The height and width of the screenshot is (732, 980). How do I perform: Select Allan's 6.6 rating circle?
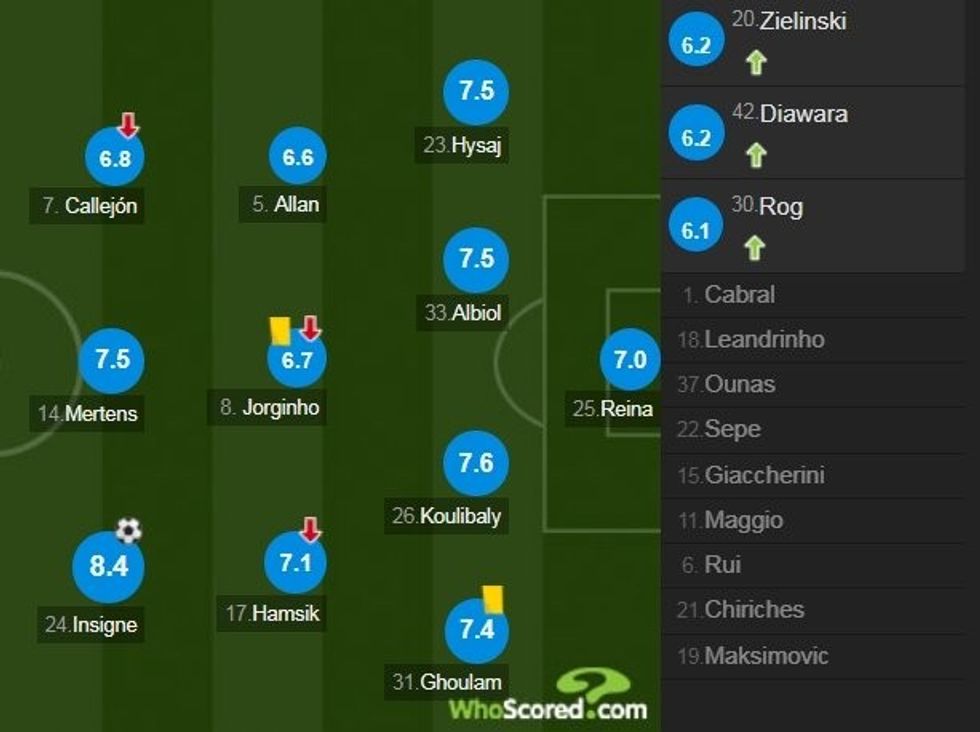pyautogui.click(x=298, y=156)
